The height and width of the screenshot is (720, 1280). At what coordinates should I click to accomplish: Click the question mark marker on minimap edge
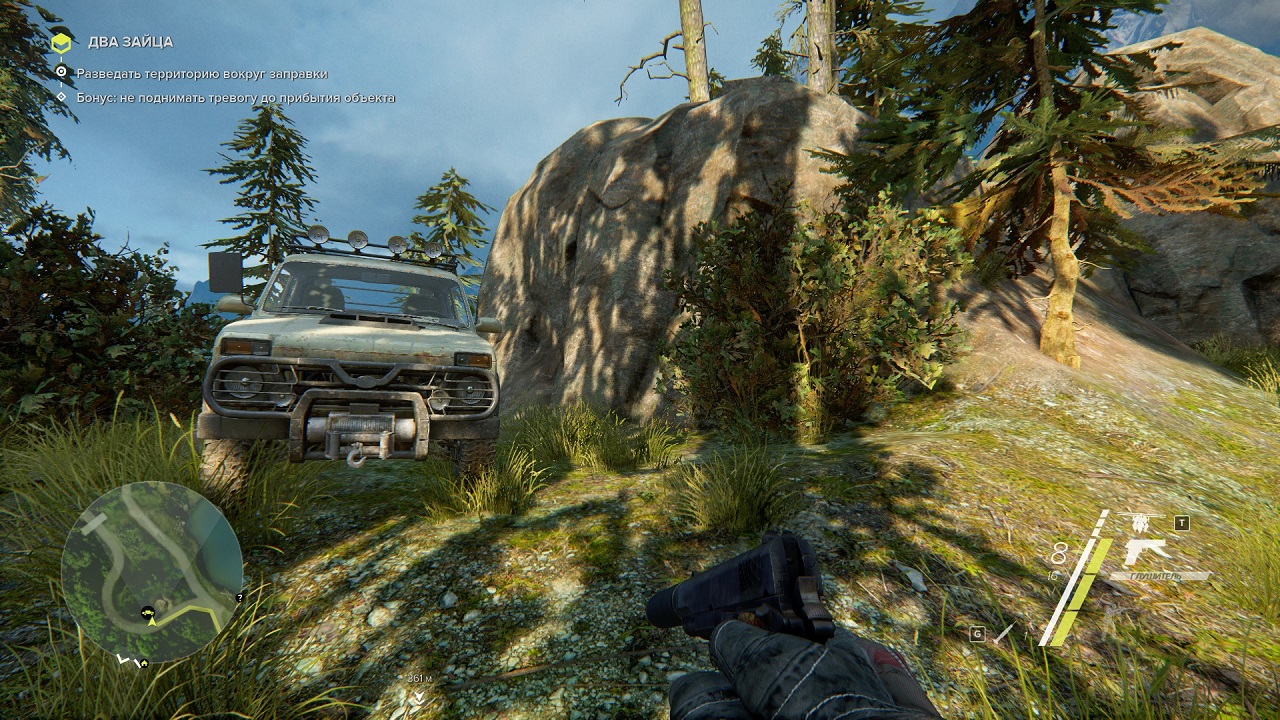point(239,597)
